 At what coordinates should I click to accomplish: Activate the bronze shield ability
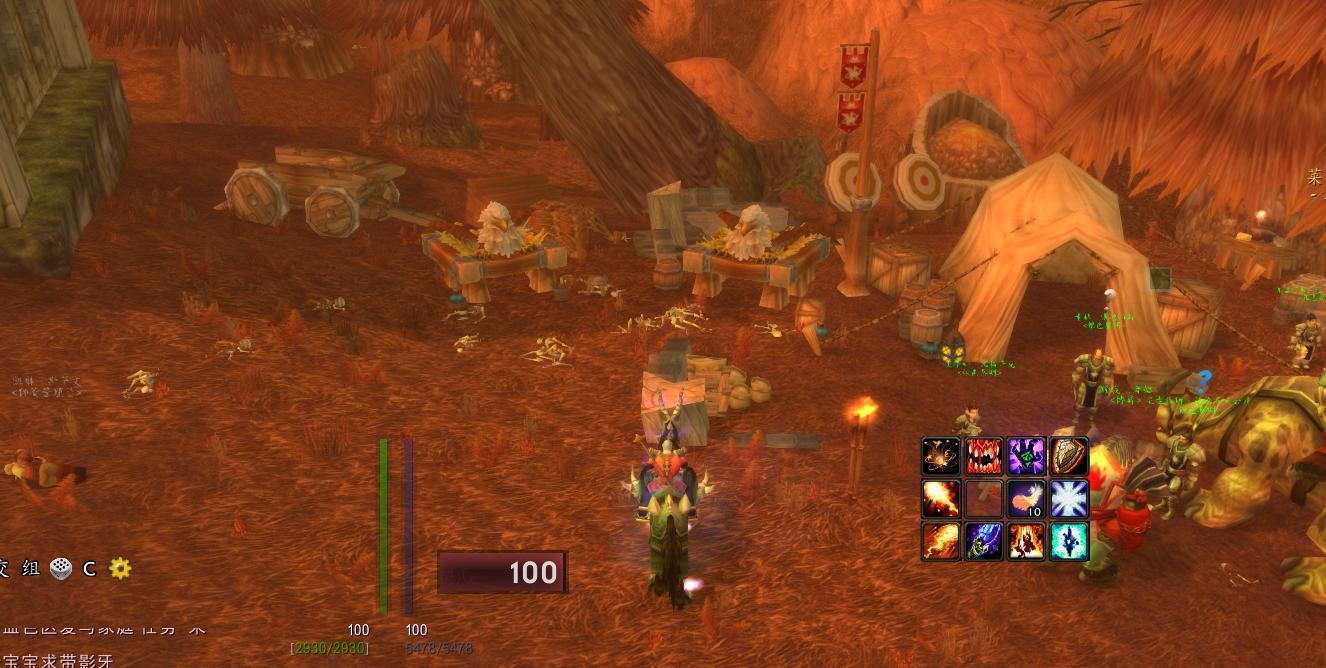tap(1069, 456)
